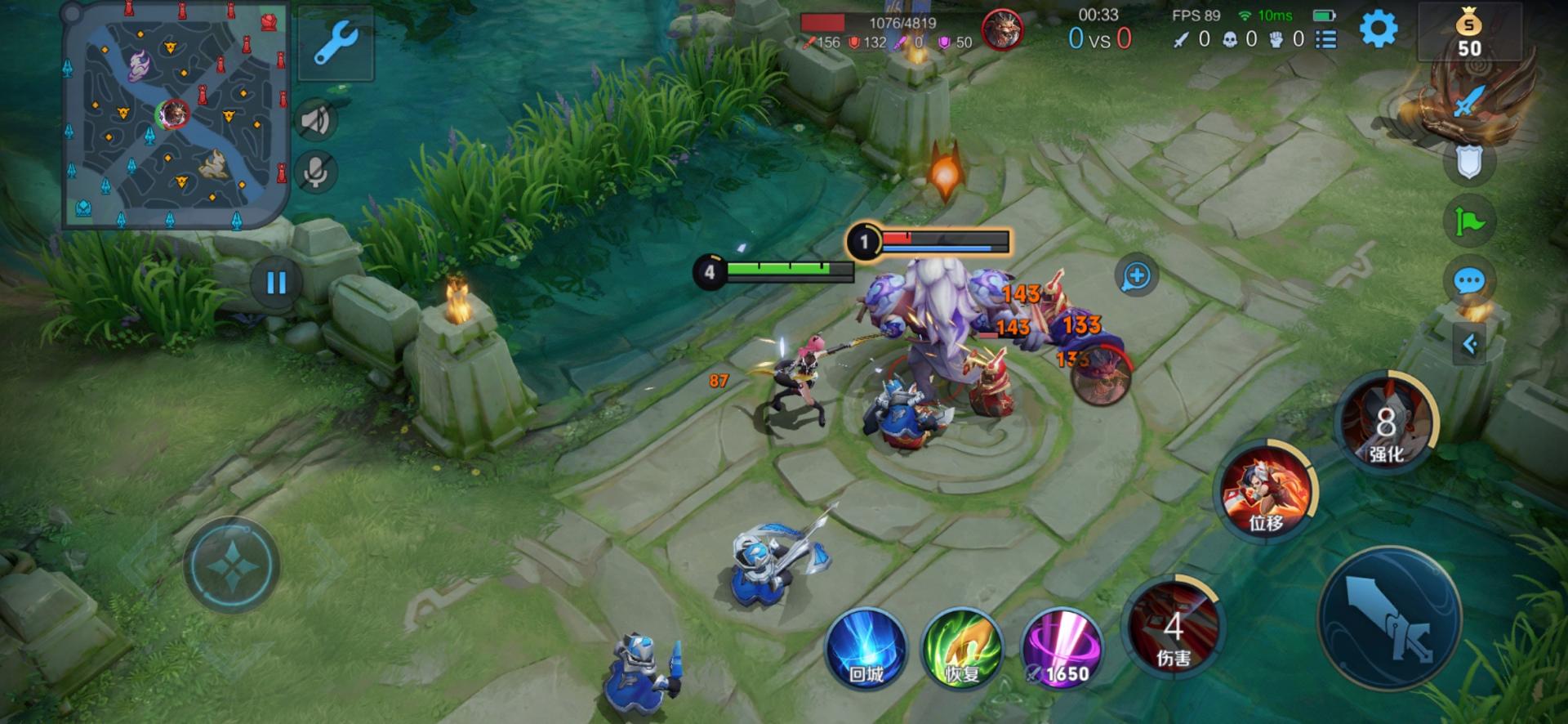The image size is (1568, 724).
Task: Send a signal with the green flag
Action: 1468,221
